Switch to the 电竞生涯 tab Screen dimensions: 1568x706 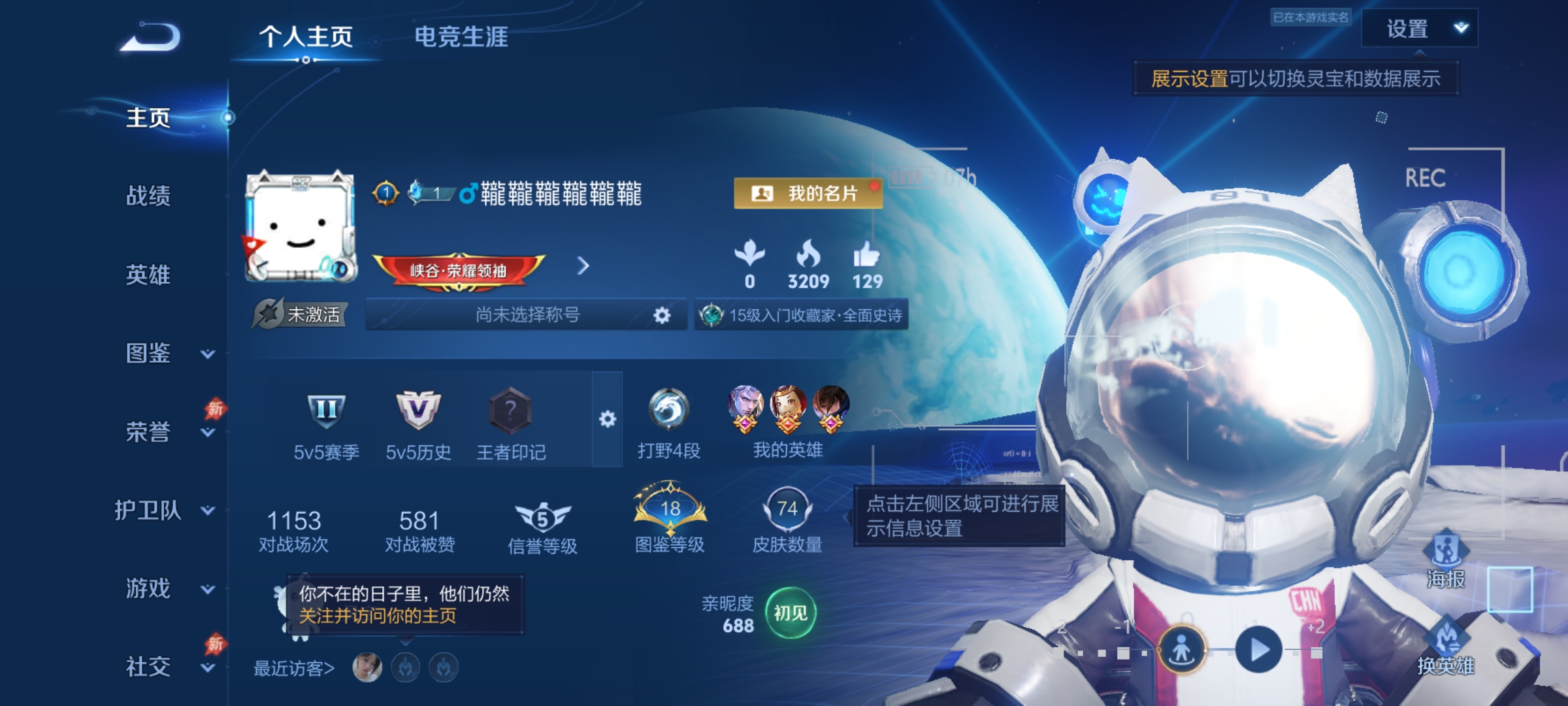point(461,38)
